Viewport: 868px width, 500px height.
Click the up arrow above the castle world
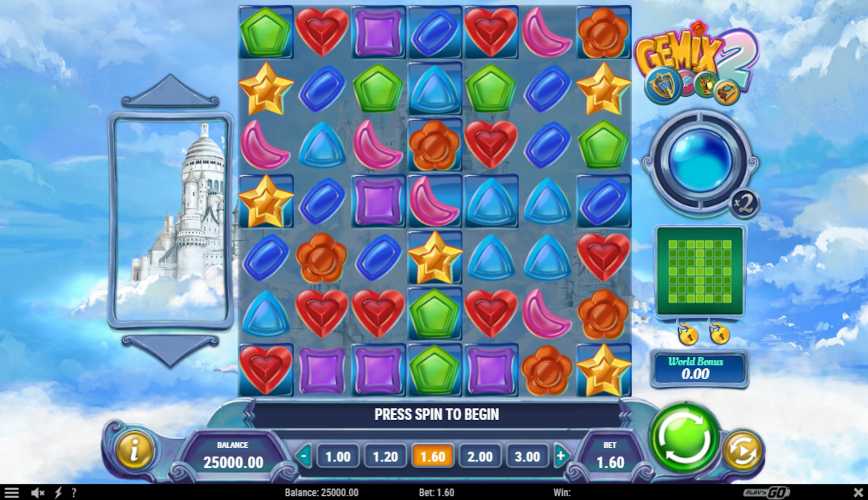pos(169,91)
